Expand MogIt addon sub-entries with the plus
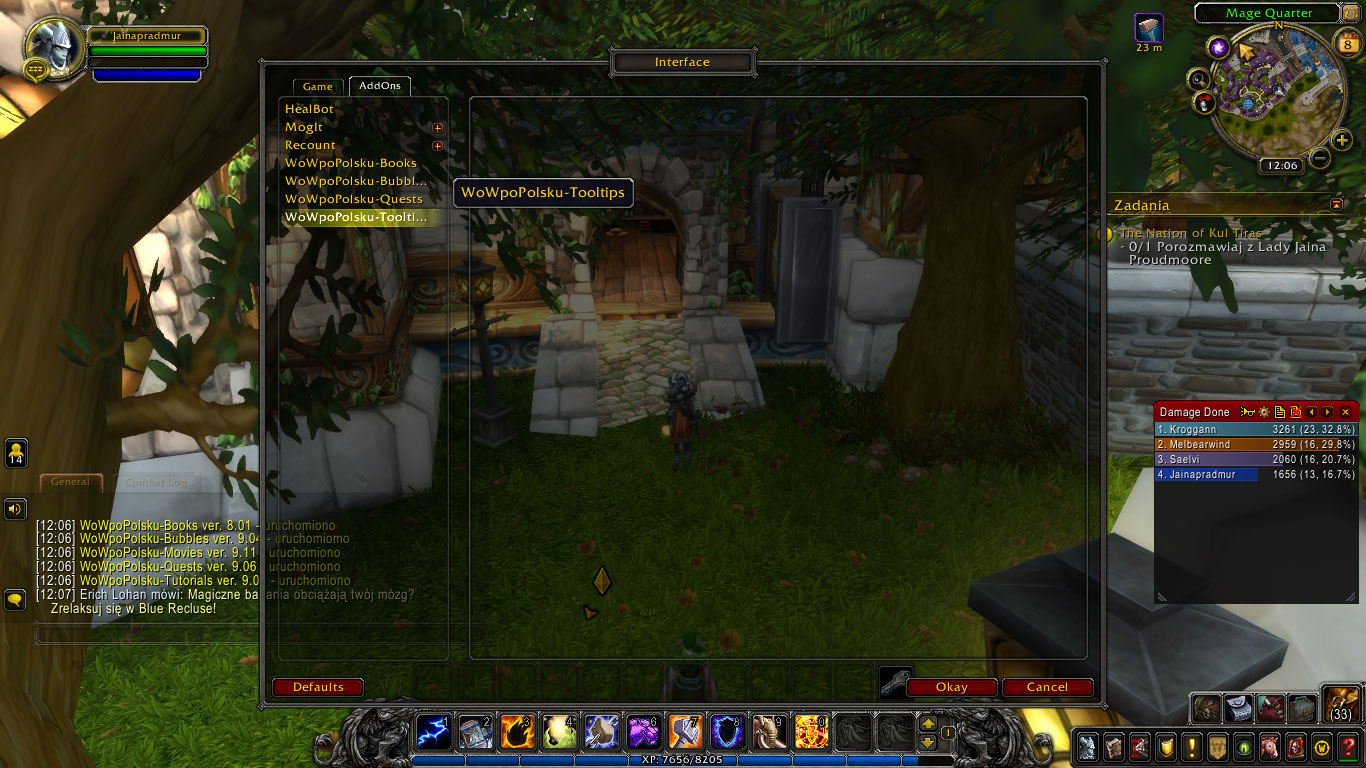The height and width of the screenshot is (768, 1366). pos(437,128)
